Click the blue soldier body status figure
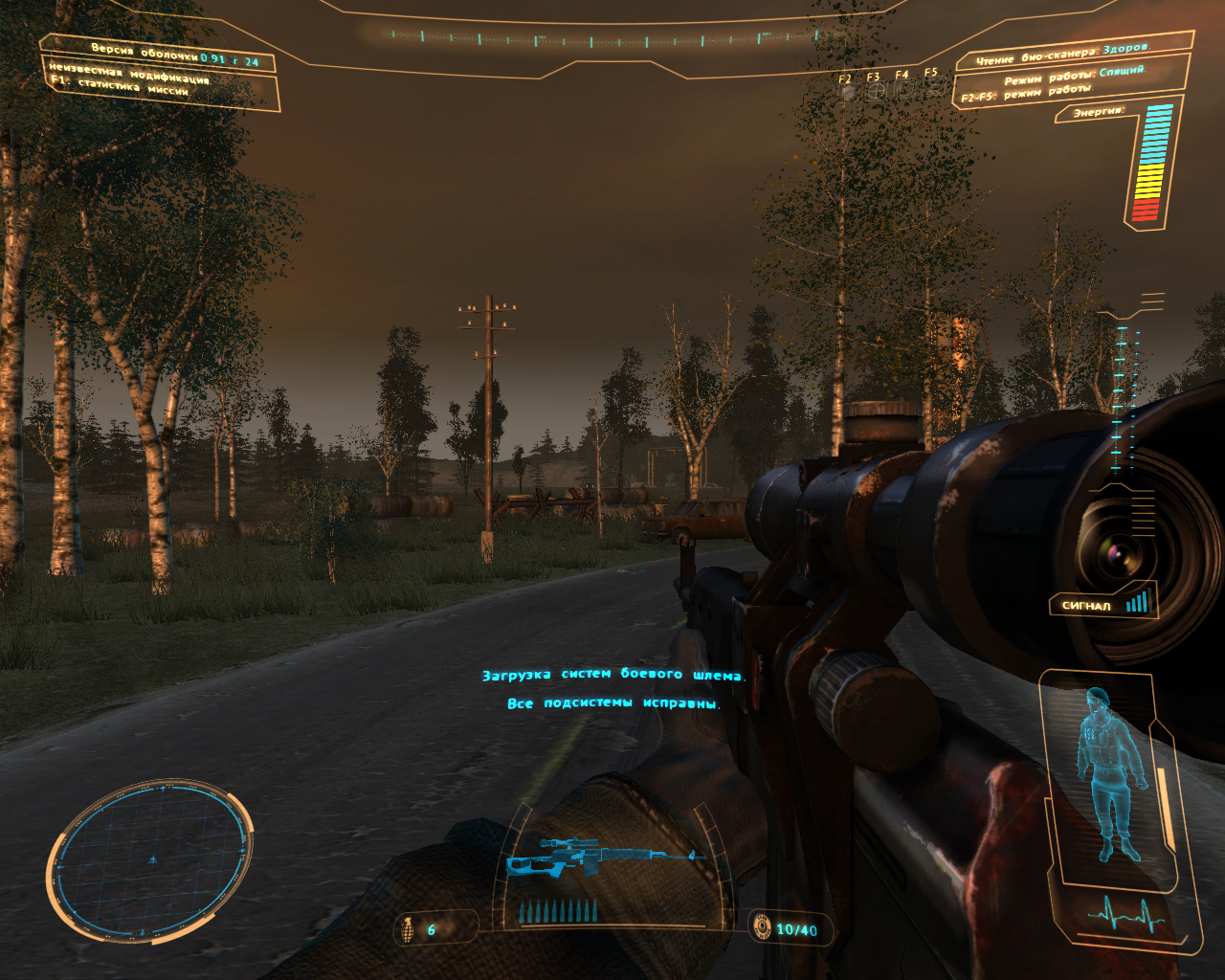This screenshot has height=980, width=1225. [x=1110, y=772]
